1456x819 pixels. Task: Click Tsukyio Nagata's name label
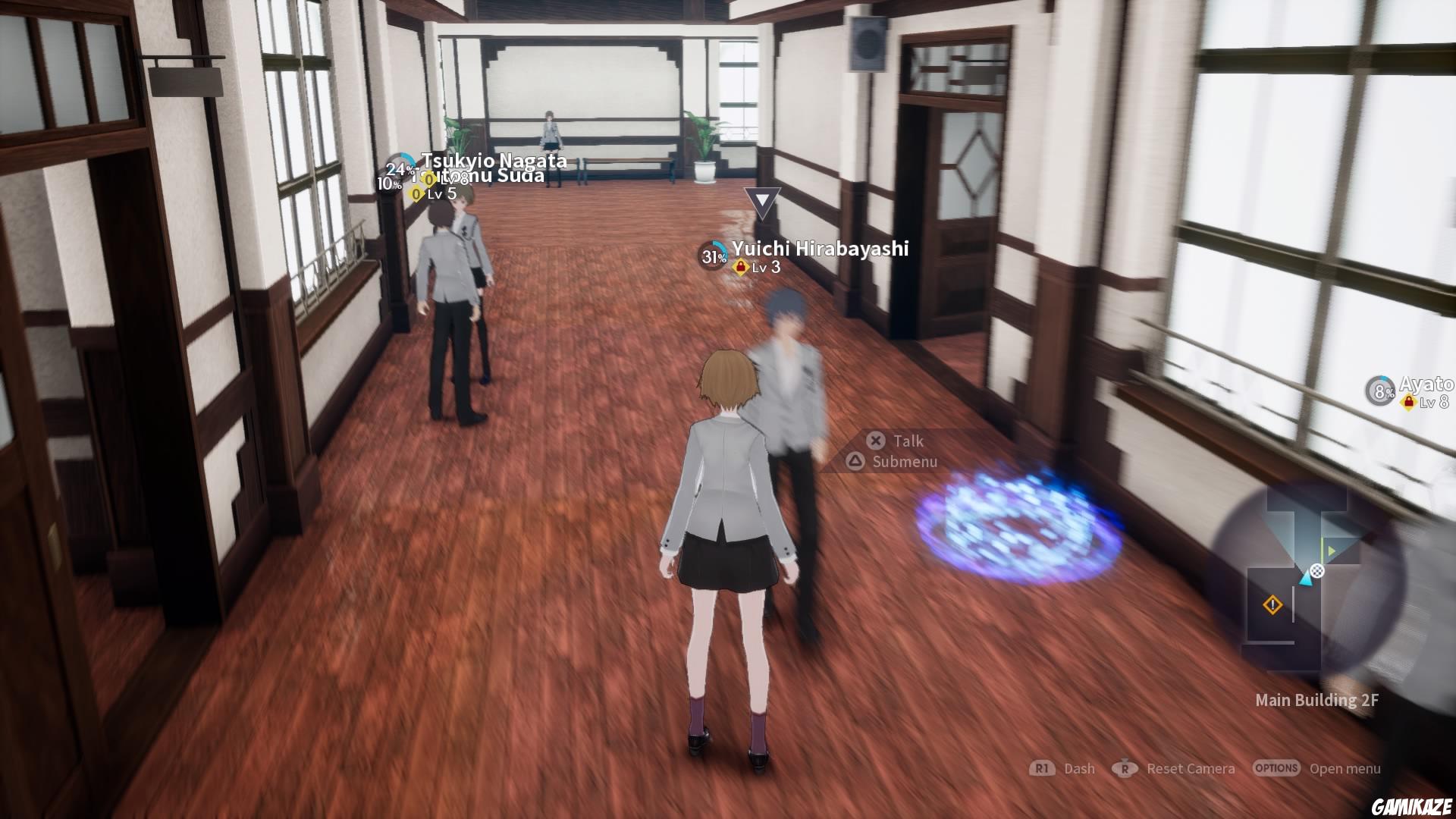pos(494,161)
